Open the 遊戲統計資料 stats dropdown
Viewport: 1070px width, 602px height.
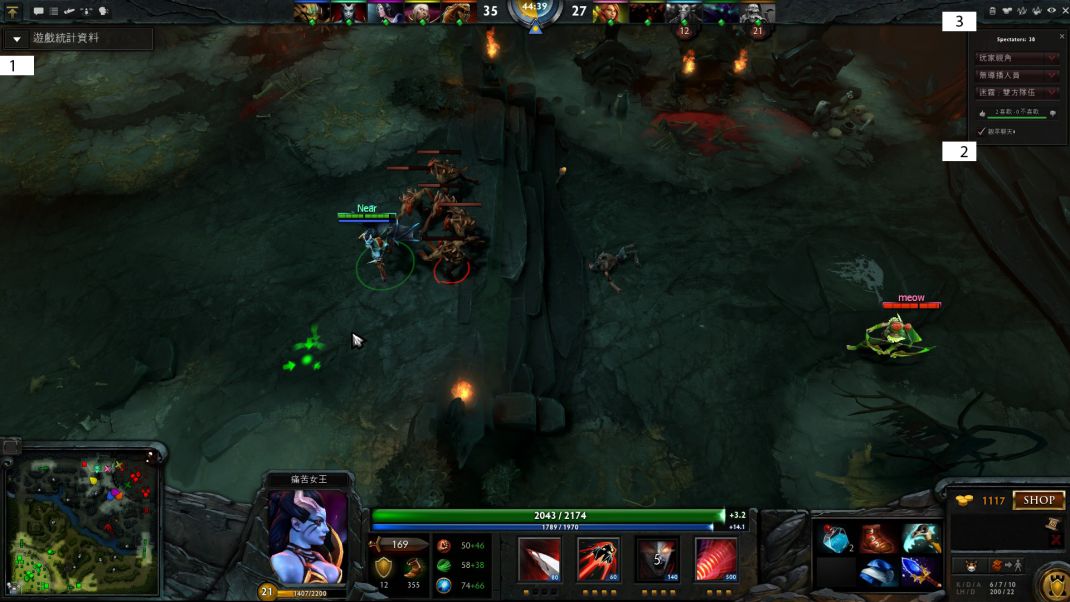coord(78,39)
